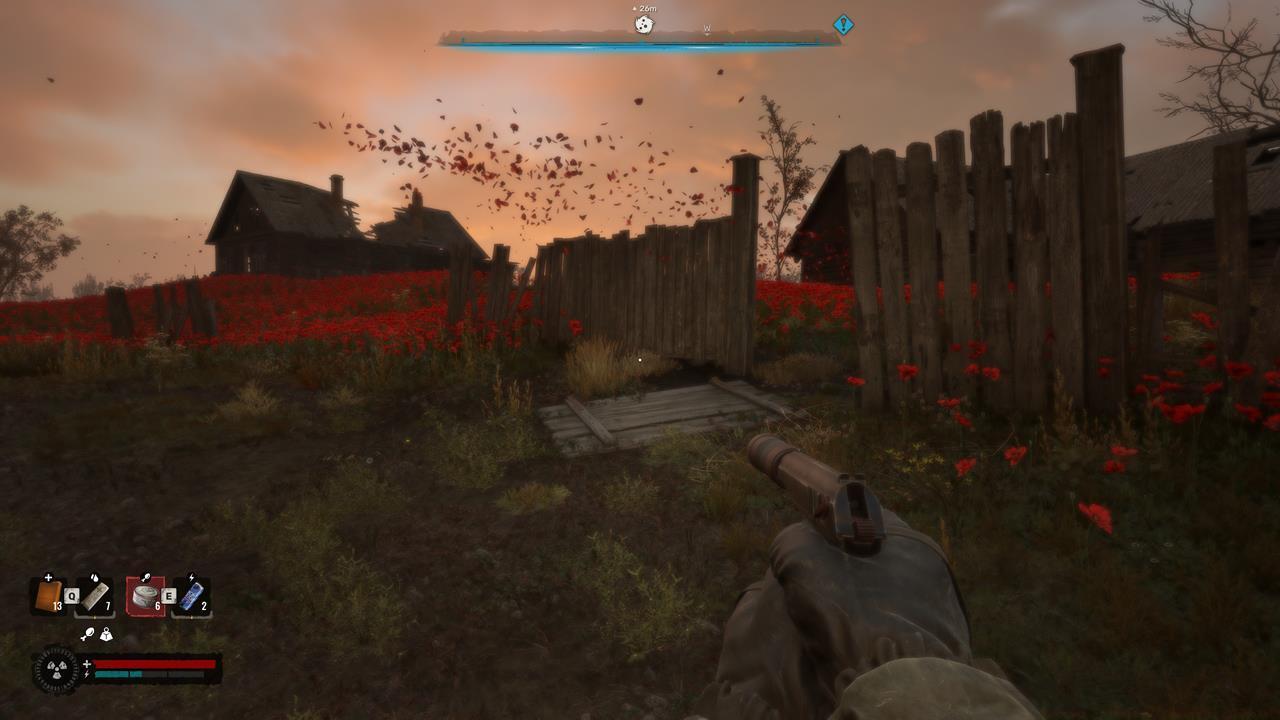Click the droplet icon above the medkit slot
The height and width of the screenshot is (720, 1280).
94,578
